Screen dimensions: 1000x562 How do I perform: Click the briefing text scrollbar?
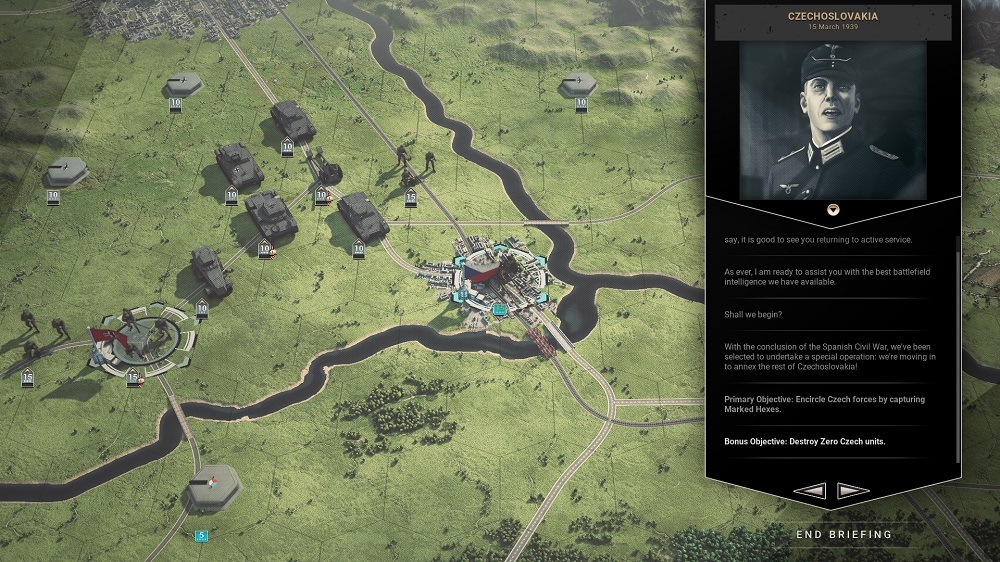click(958, 350)
